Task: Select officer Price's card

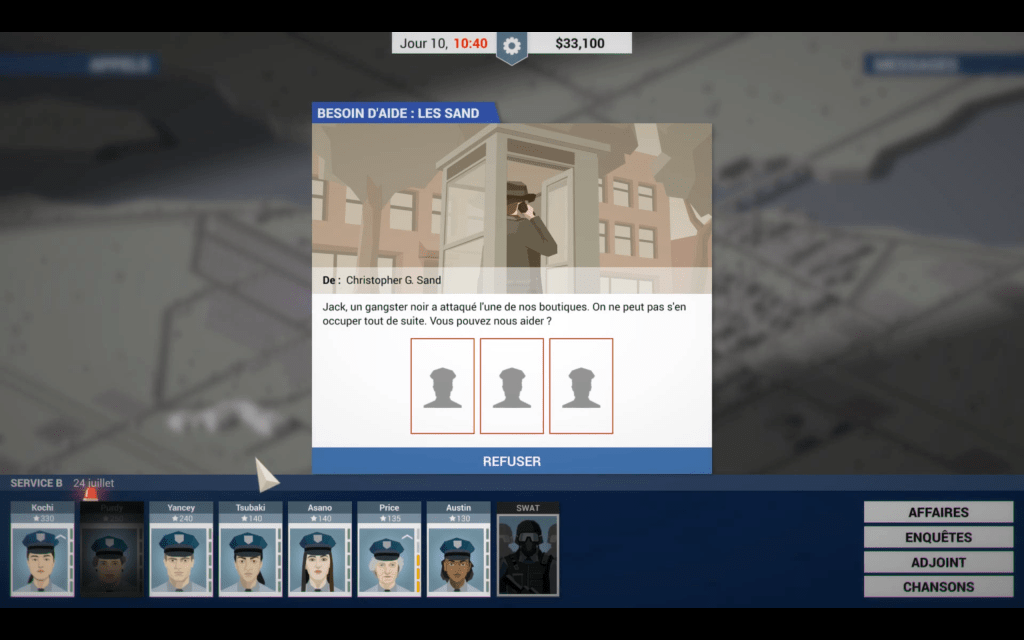Action: tap(389, 550)
